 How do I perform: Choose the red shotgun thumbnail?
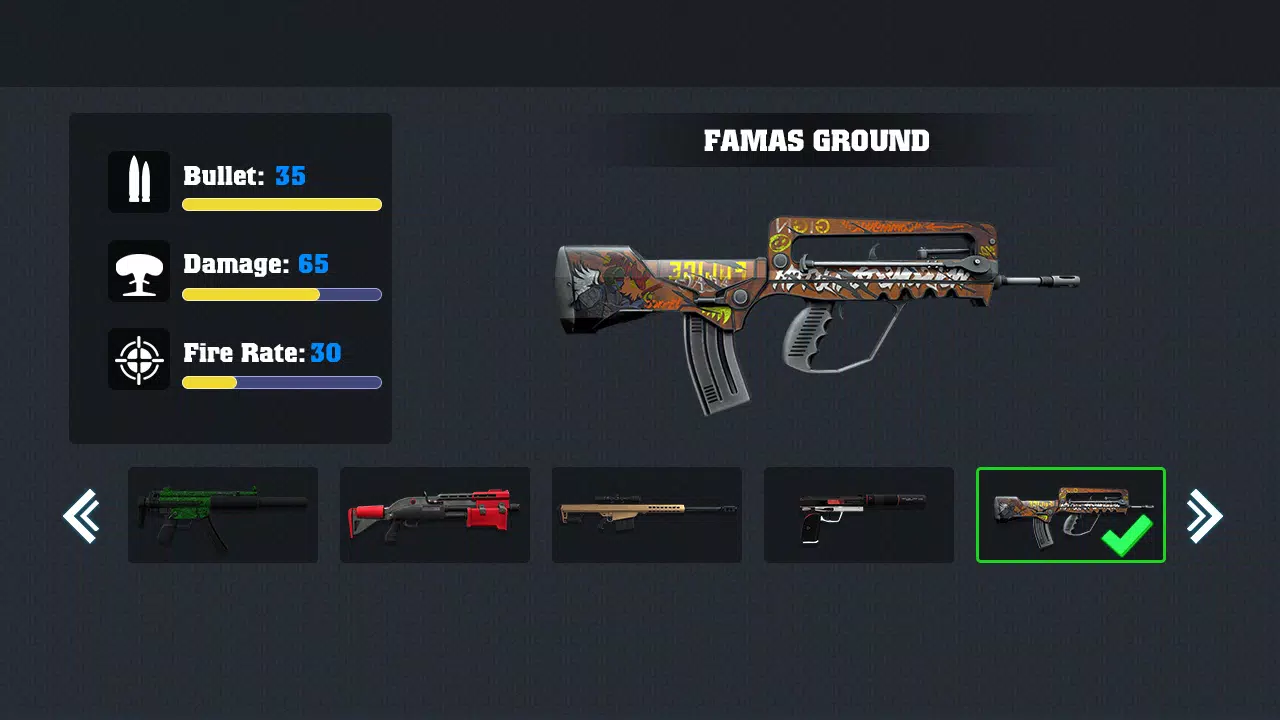435,515
